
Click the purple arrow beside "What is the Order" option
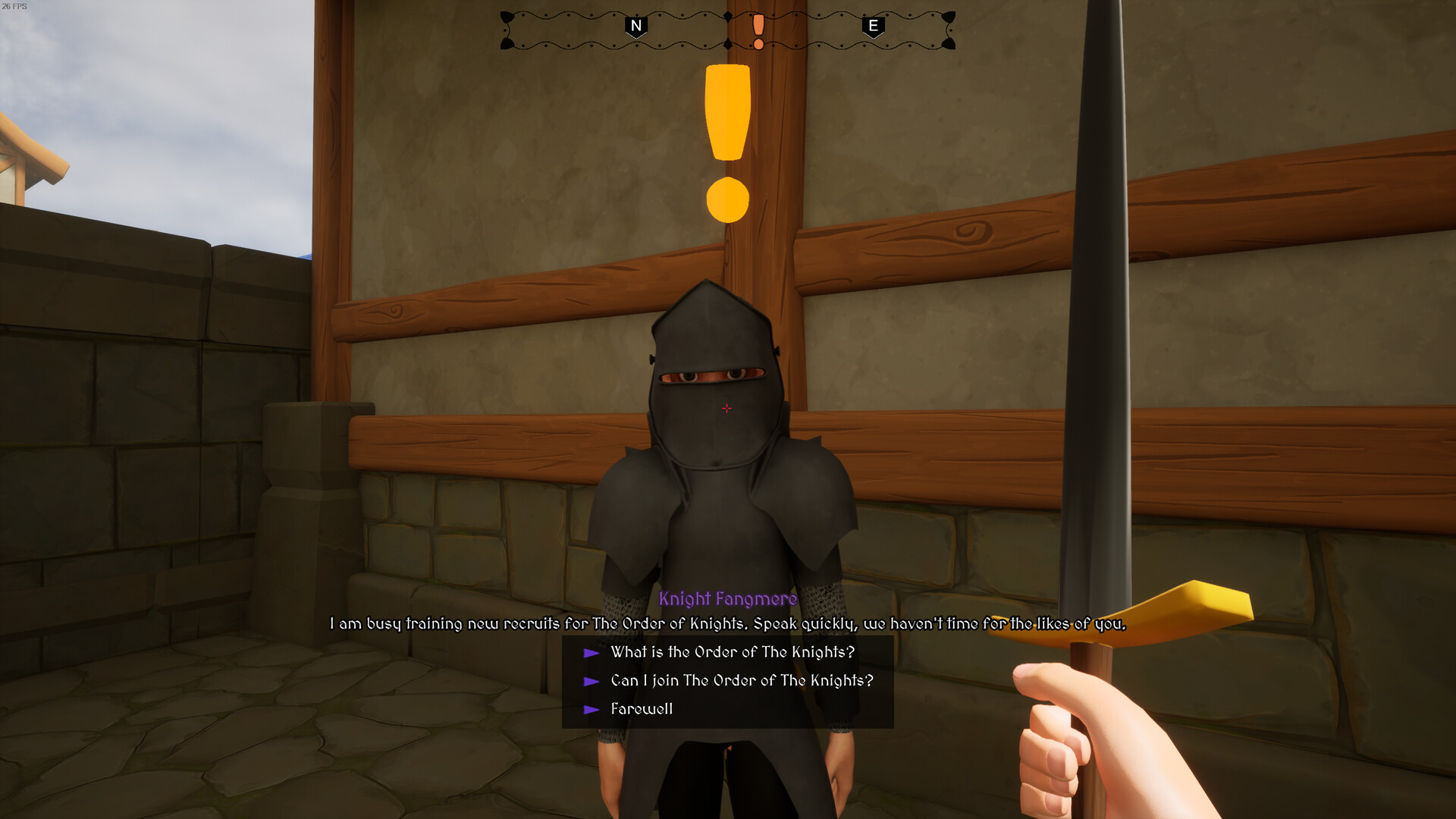591,651
